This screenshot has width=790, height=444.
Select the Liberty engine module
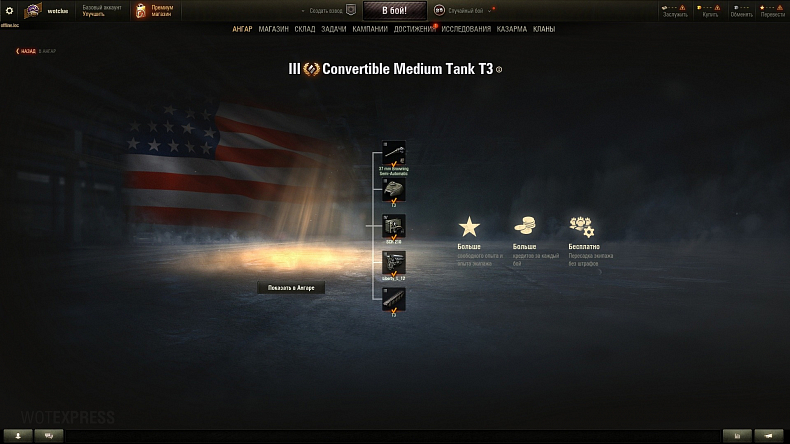coord(394,262)
